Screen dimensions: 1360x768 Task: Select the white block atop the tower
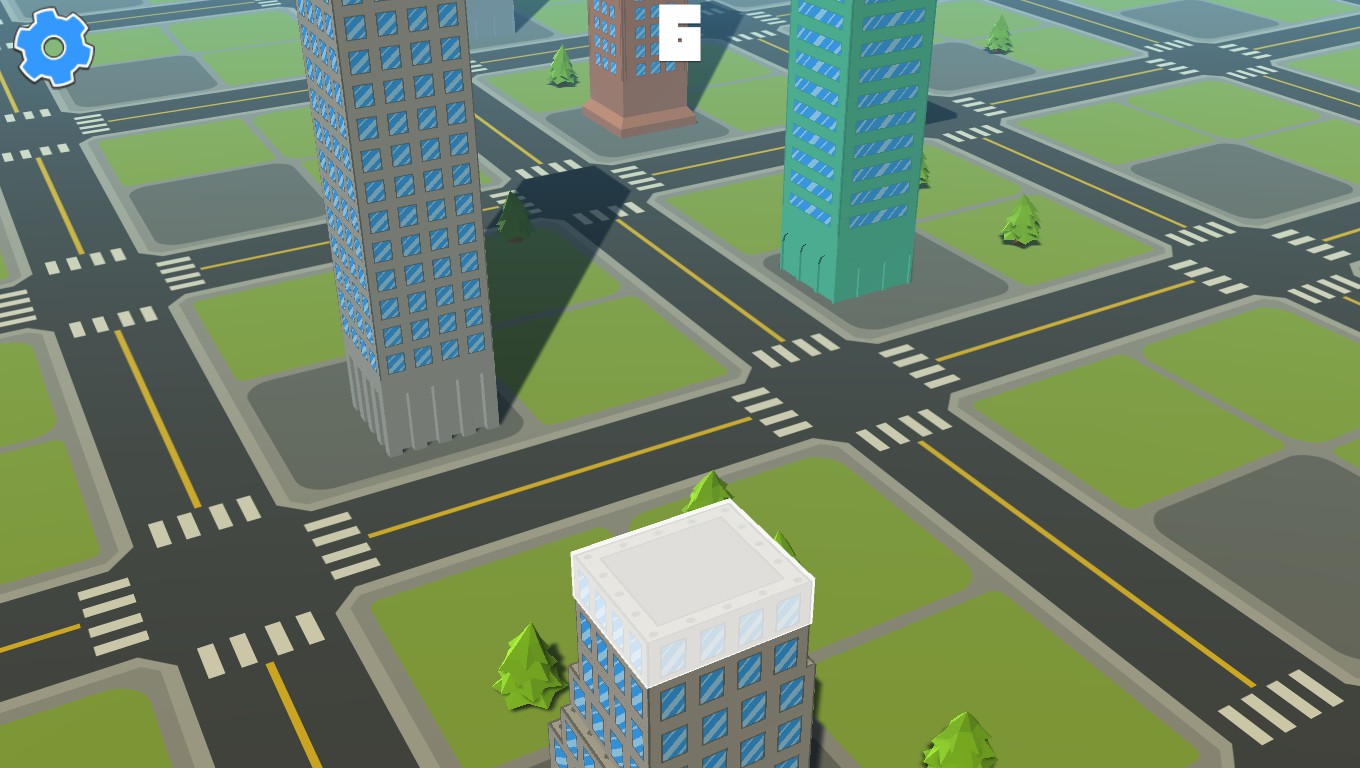pos(690,570)
